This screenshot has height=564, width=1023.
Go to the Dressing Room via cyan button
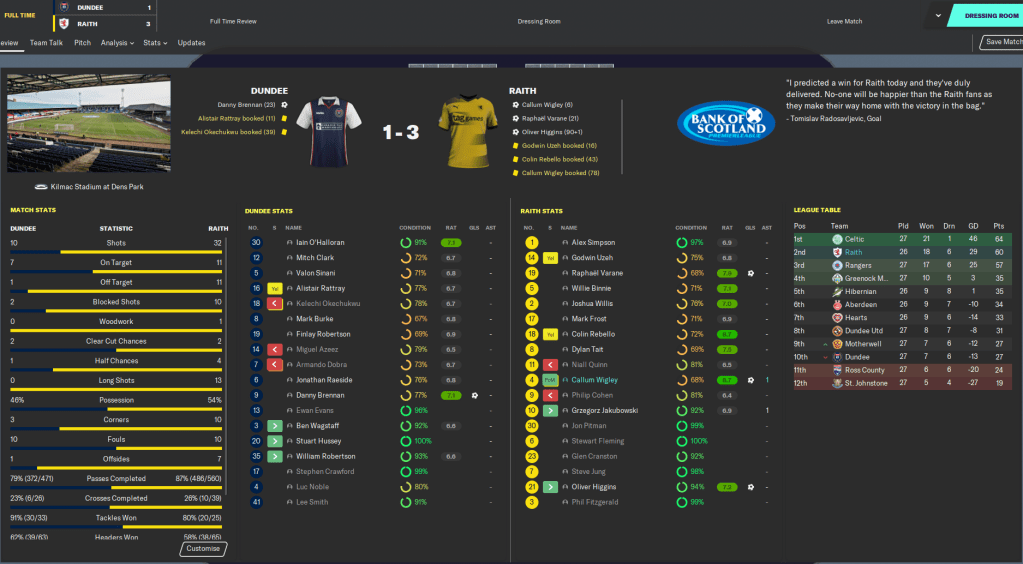click(990, 16)
